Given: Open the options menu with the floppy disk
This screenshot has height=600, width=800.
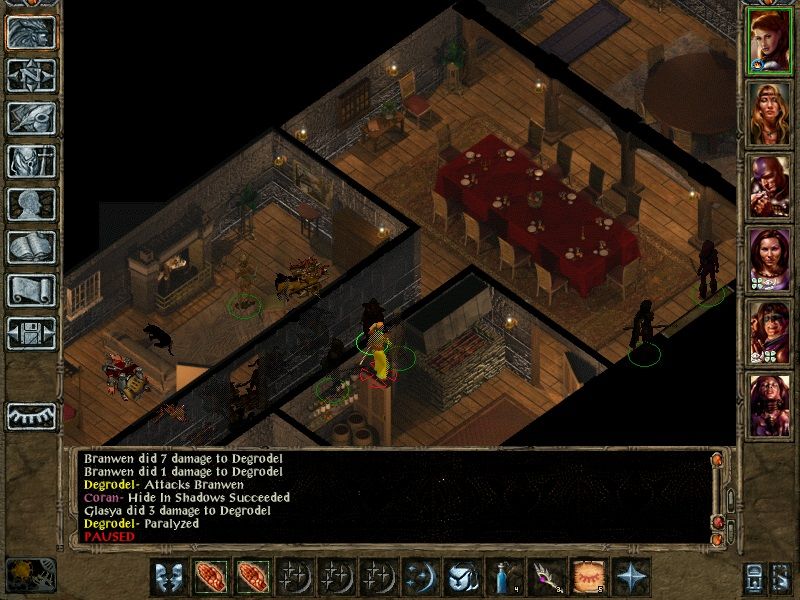Looking at the screenshot, I should pos(31,333).
